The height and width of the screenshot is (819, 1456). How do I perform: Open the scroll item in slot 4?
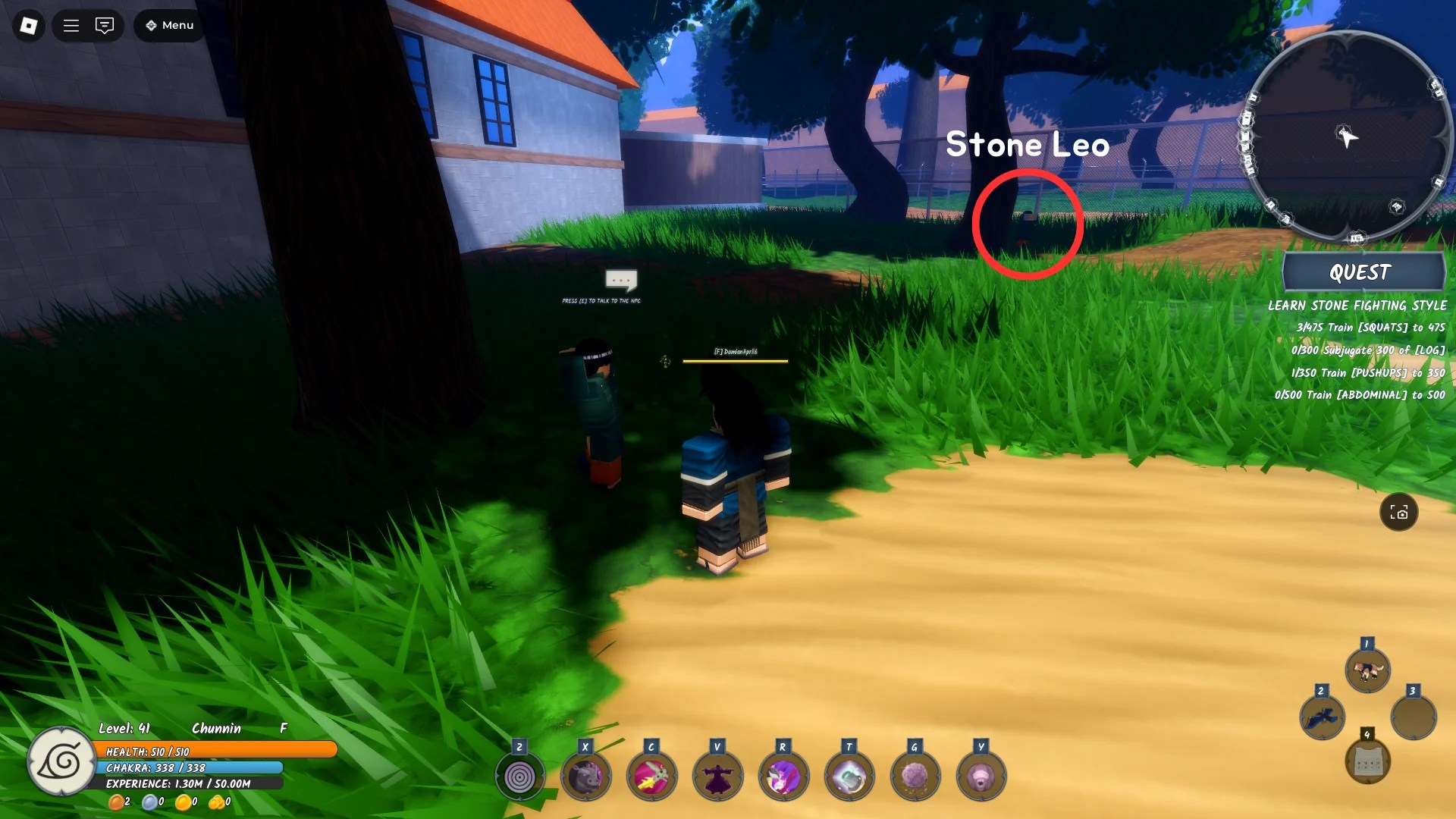click(1367, 760)
